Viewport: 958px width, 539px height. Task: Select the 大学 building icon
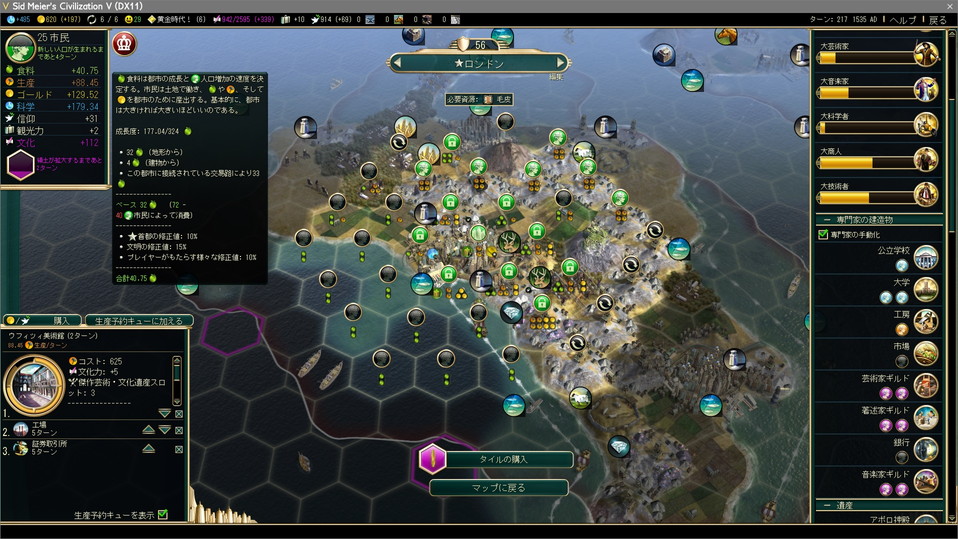pyautogui.click(x=926, y=289)
